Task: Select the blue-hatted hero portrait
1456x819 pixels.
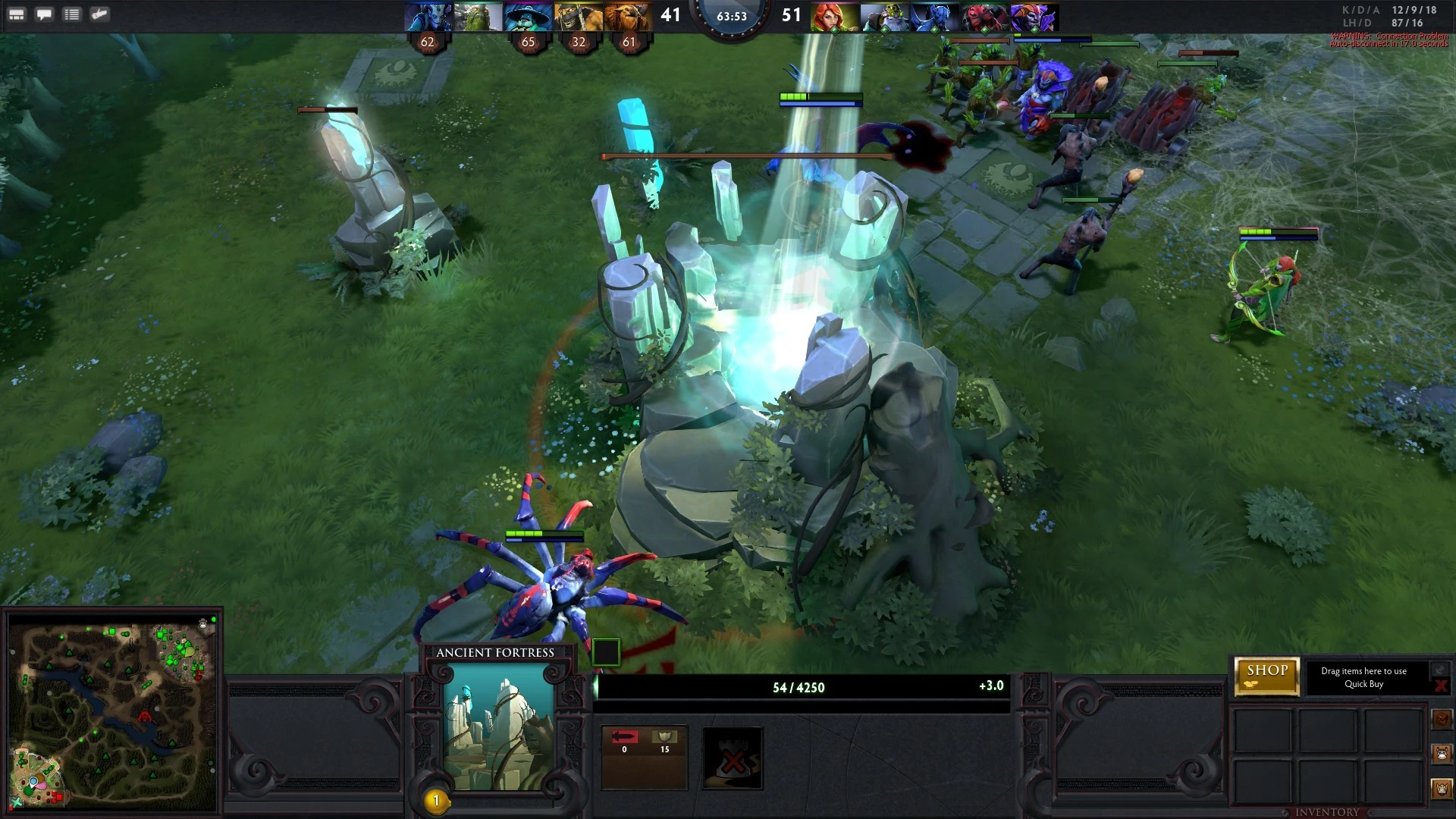Action: [528, 17]
